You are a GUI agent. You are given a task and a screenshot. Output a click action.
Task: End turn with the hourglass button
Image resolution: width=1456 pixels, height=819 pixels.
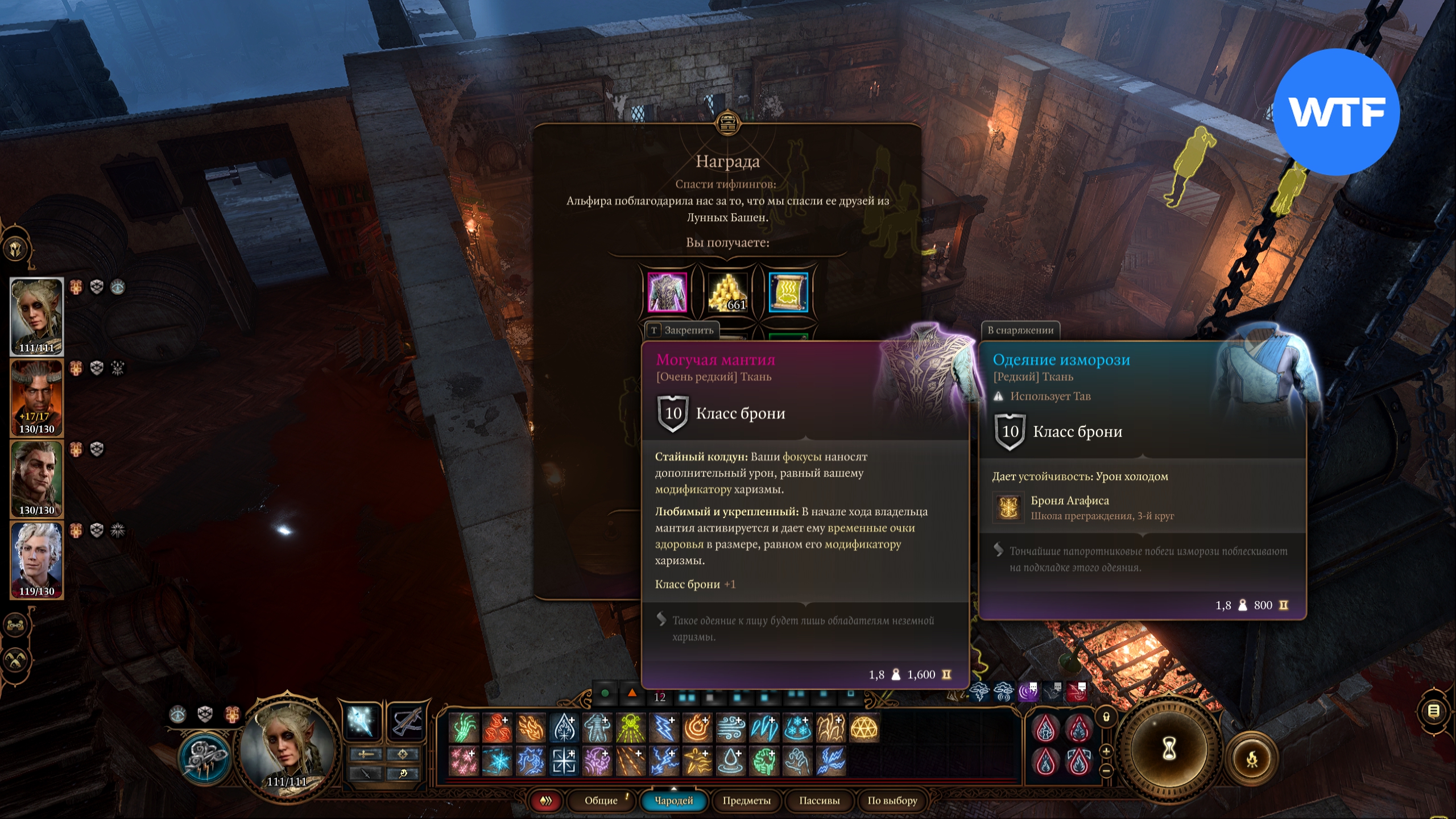(x=1169, y=750)
